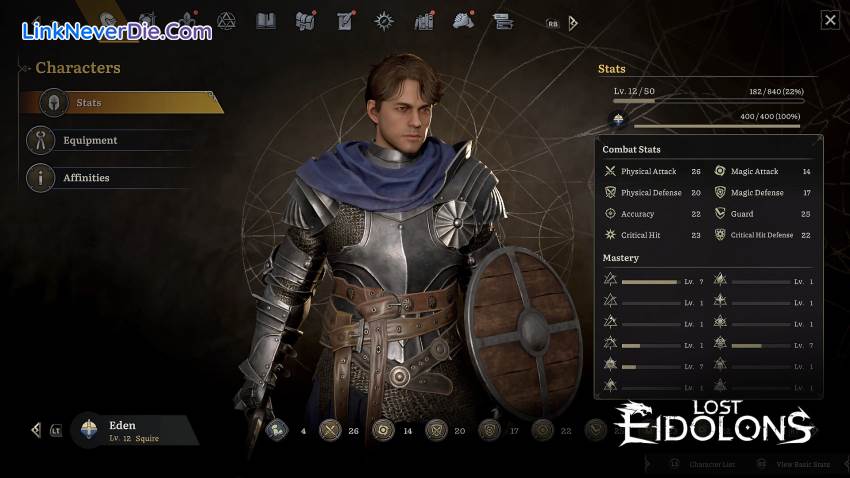Click the crossed swords stat icon in the bottom bar
This screenshot has height=478, width=850.
331,431
